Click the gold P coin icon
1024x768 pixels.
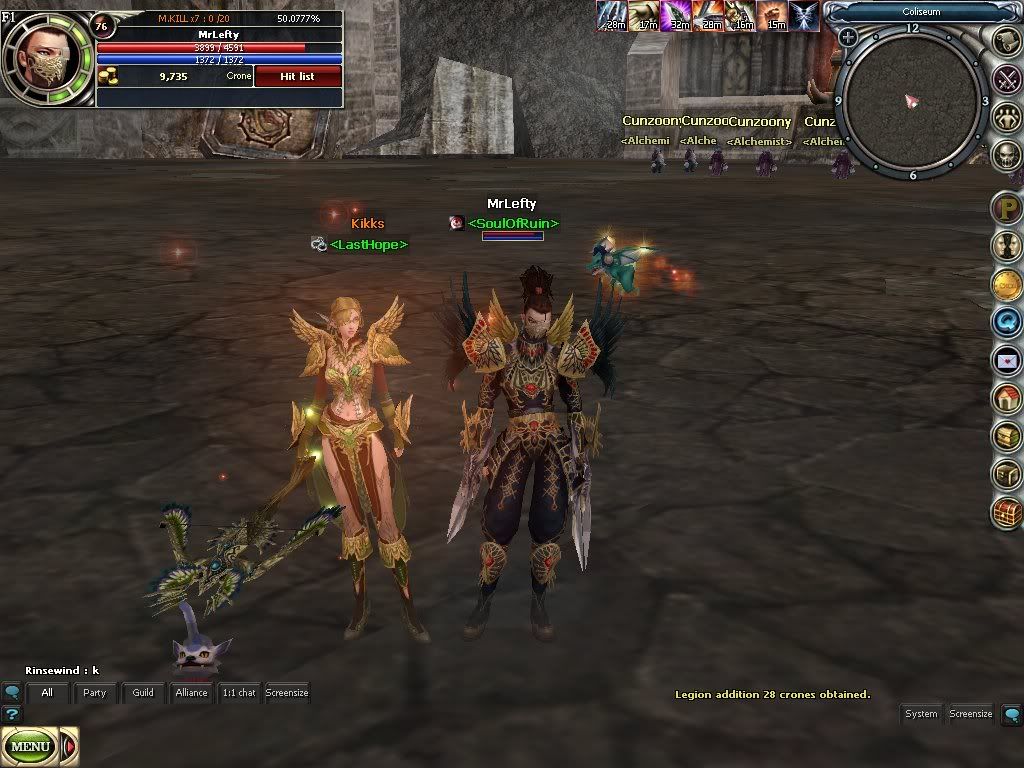coord(1006,209)
